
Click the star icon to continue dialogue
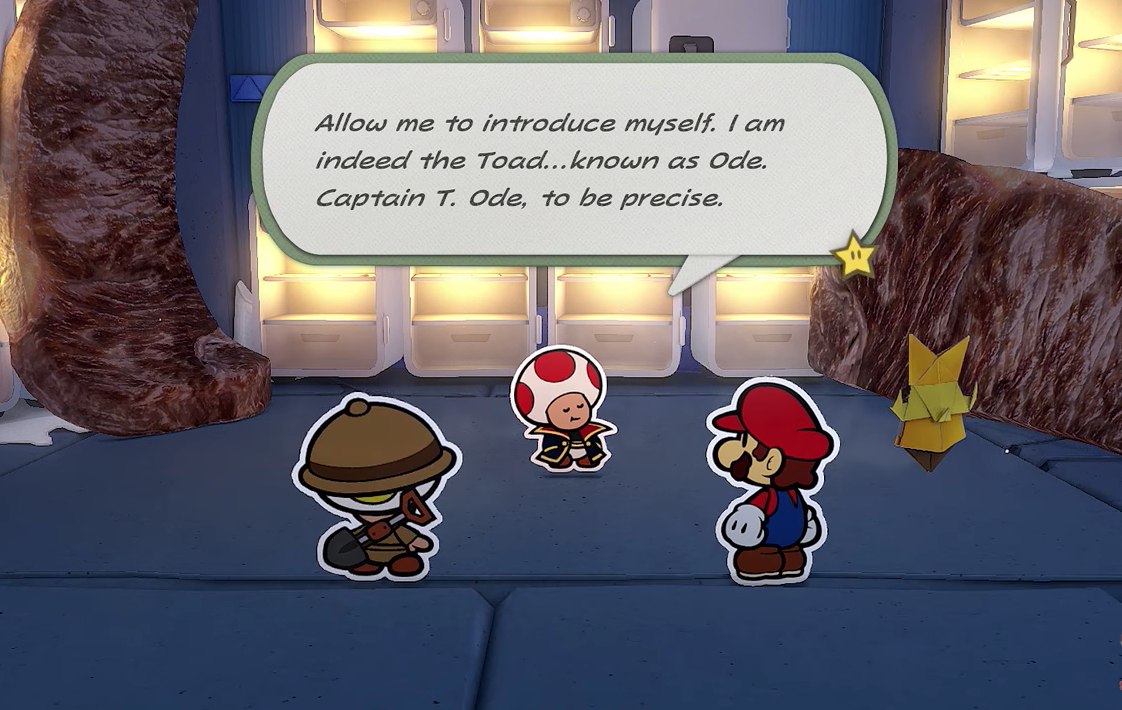pyautogui.click(x=856, y=257)
